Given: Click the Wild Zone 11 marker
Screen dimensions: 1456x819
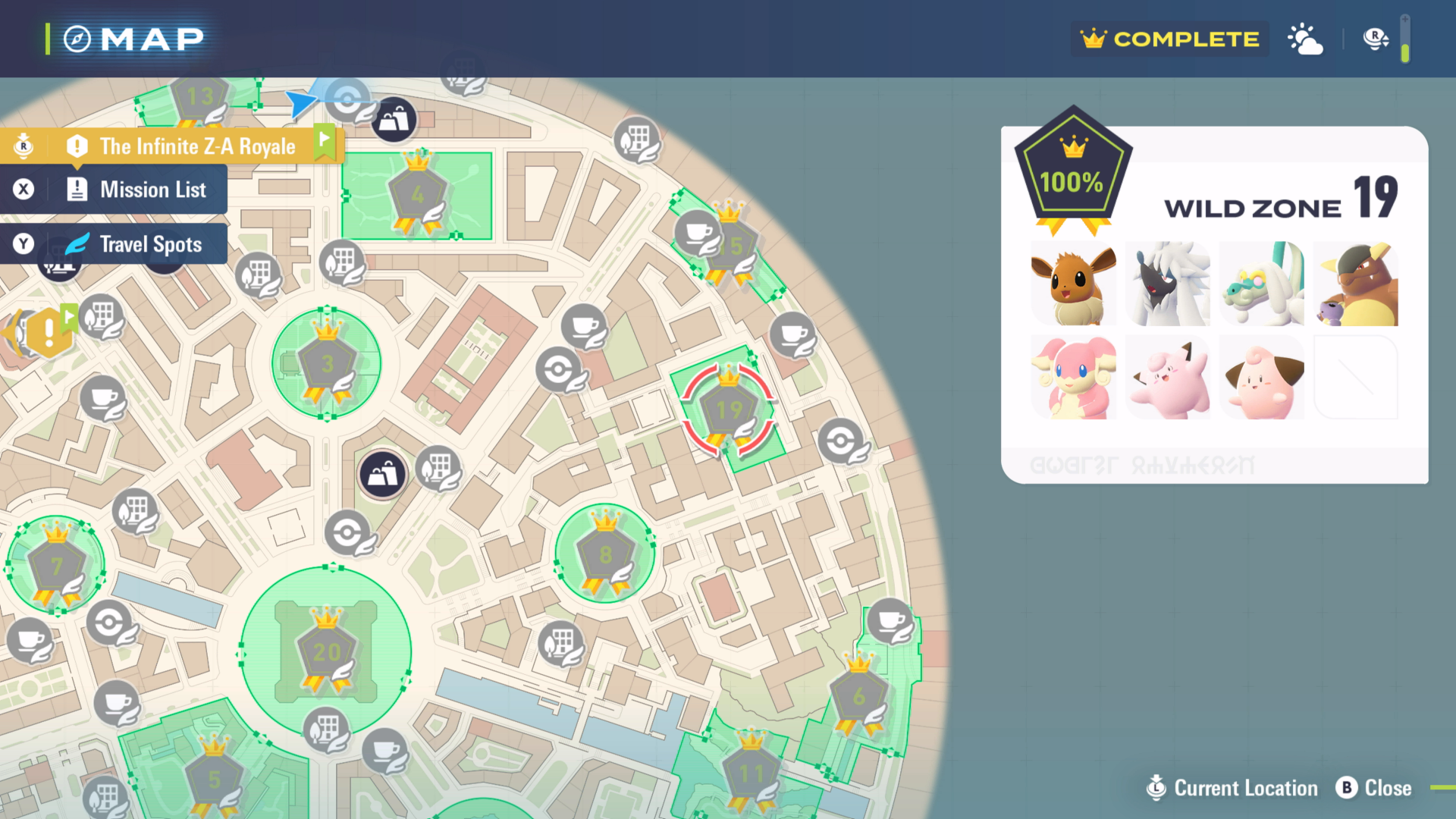Looking at the screenshot, I should point(751,773).
